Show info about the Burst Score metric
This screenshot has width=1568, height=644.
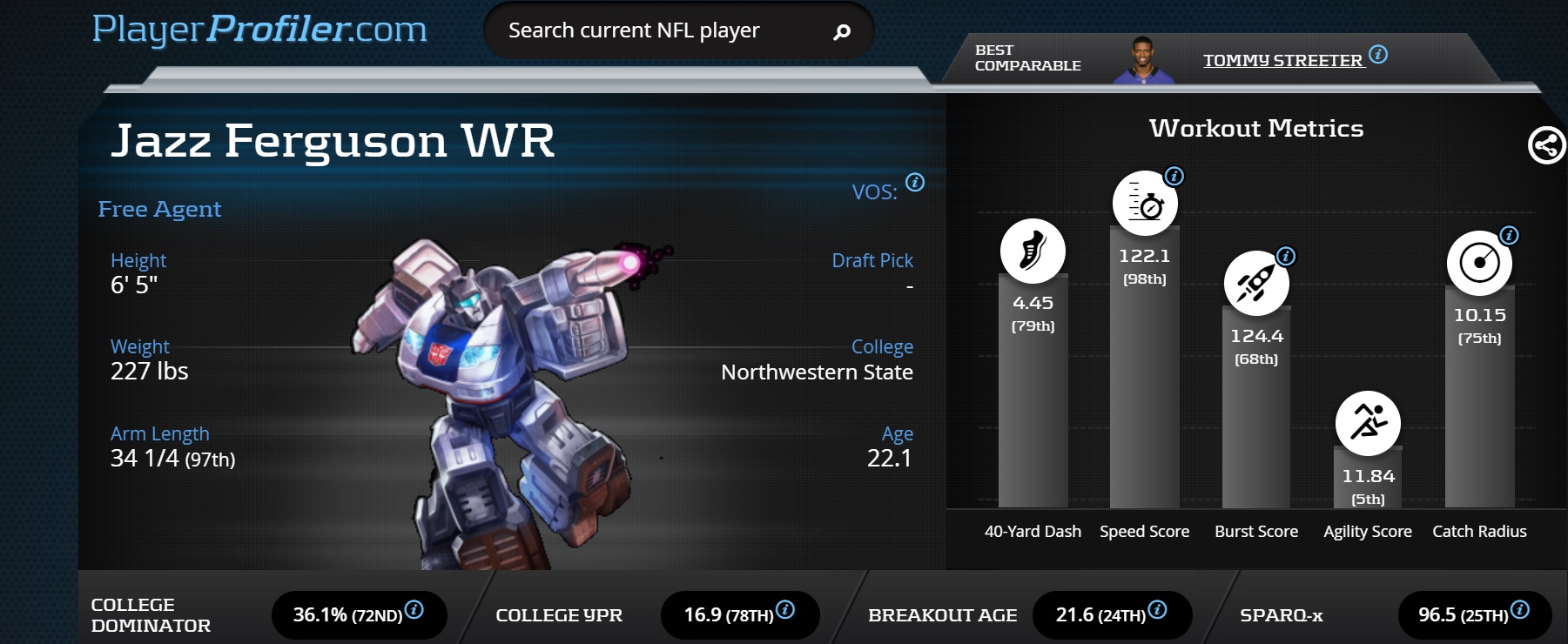[x=1286, y=257]
